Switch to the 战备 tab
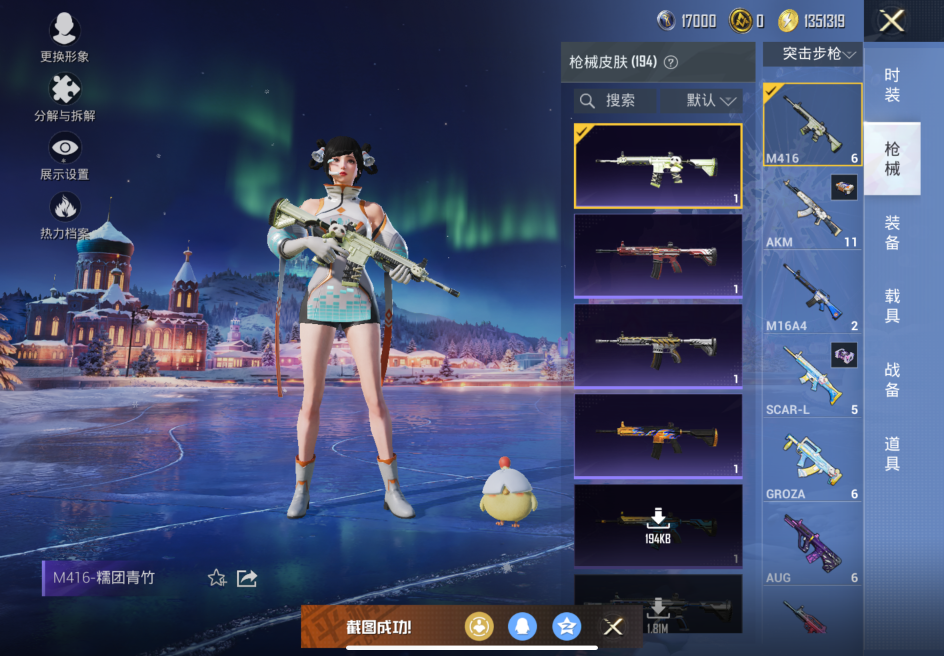944x656 pixels. click(x=892, y=380)
